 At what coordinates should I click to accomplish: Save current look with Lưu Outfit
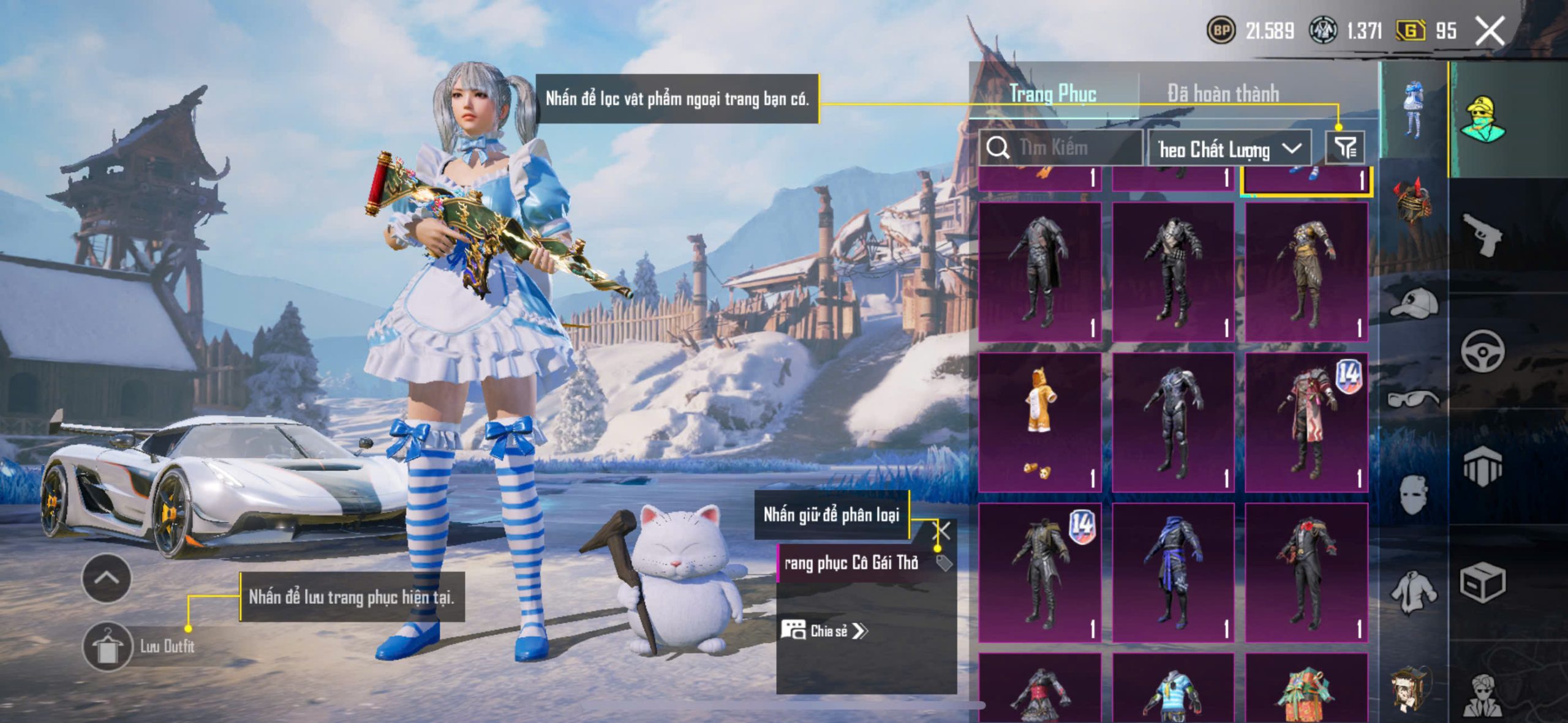tap(108, 646)
